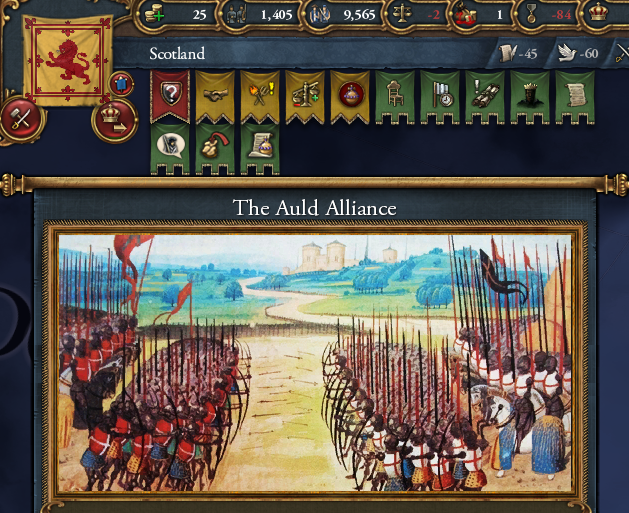The height and width of the screenshot is (513, 629).
Task: Open The Auld Alliance event picture
Action: pyautogui.click(x=314, y=362)
